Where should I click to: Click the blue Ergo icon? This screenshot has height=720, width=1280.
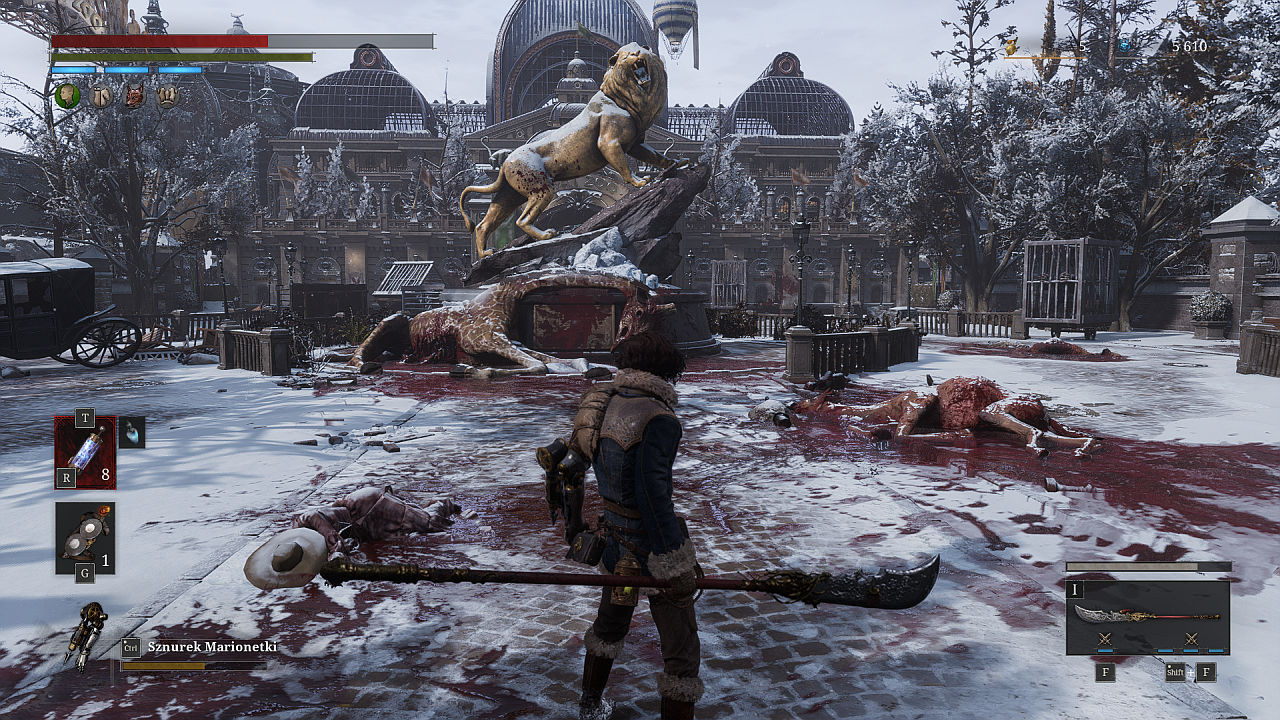pos(1123,46)
